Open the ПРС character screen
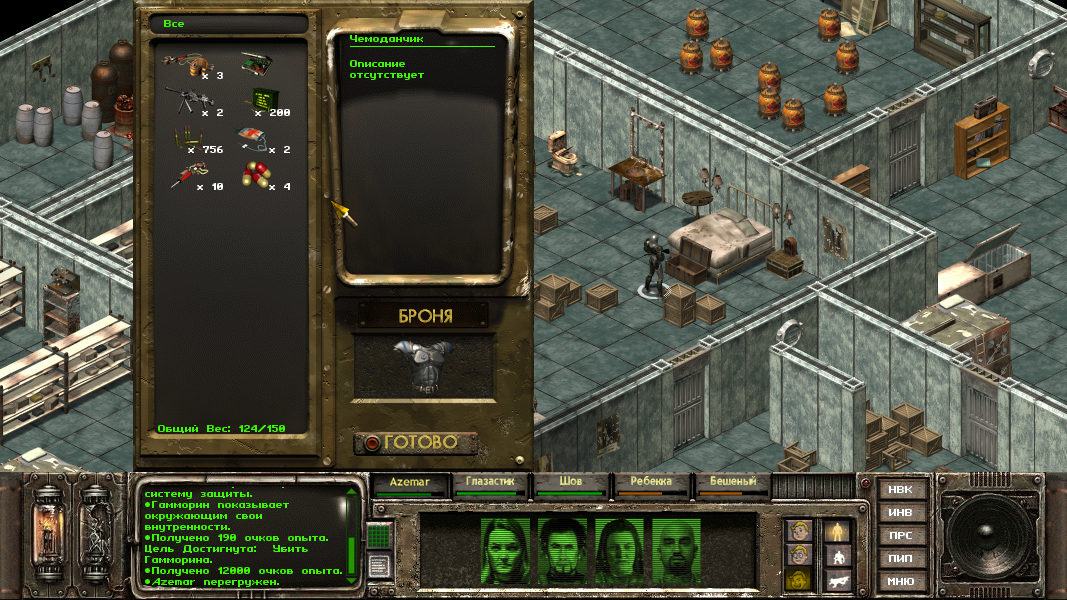The image size is (1067, 600). coord(900,535)
